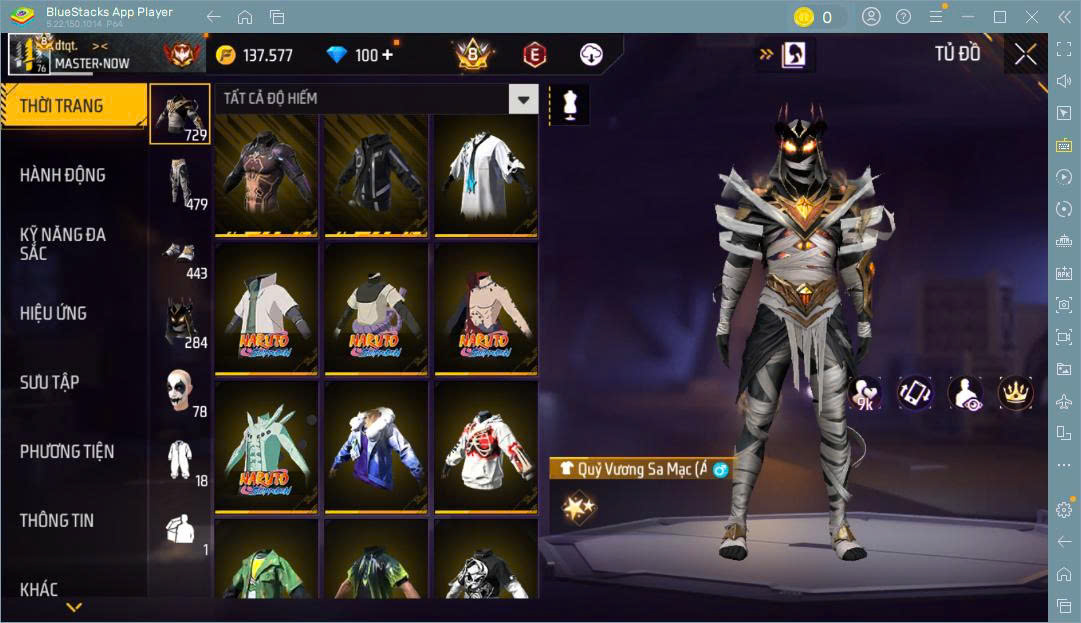Choose the white lab coat with blue tie
Viewport: 1081px width, 623px height.
pyautogui.click(x=485, y=174)
